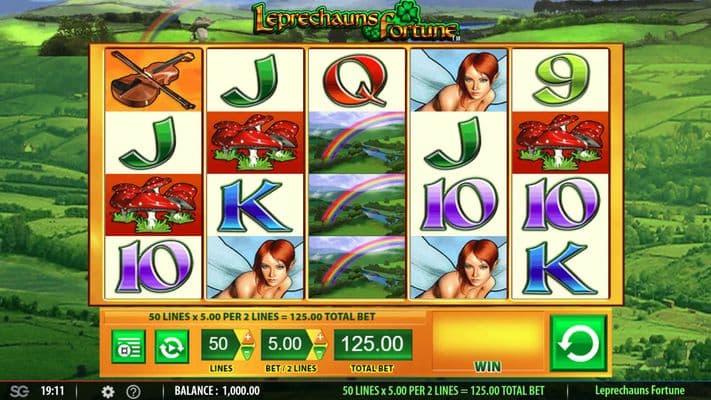Image resolution: width=711 pixels, height=400 pixels.
Task: Raise the bet per 2 lines
Action: pyautogui.click(x=321, y=337)
